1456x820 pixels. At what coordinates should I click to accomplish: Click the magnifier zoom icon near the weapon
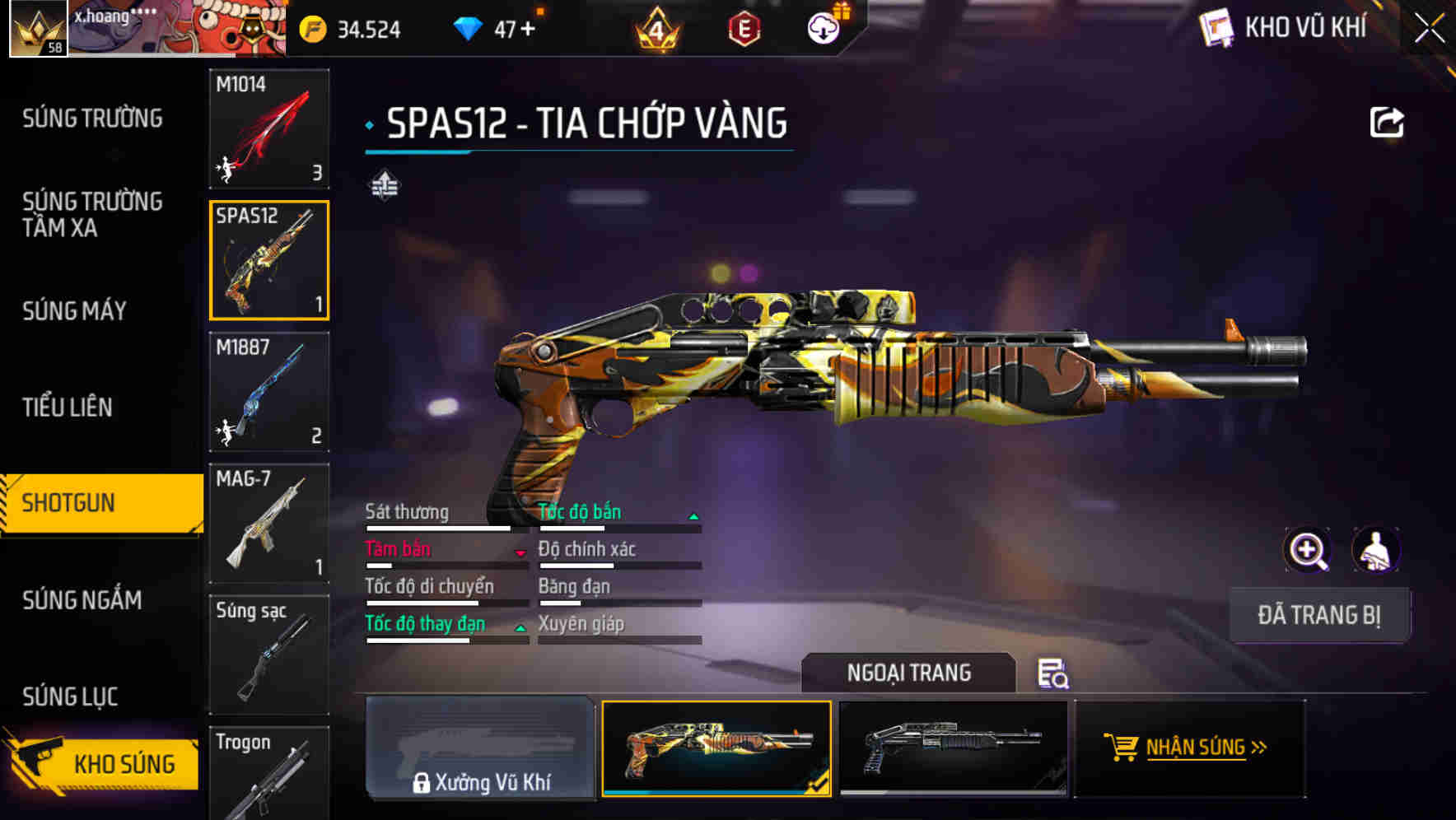[1306, 550]
